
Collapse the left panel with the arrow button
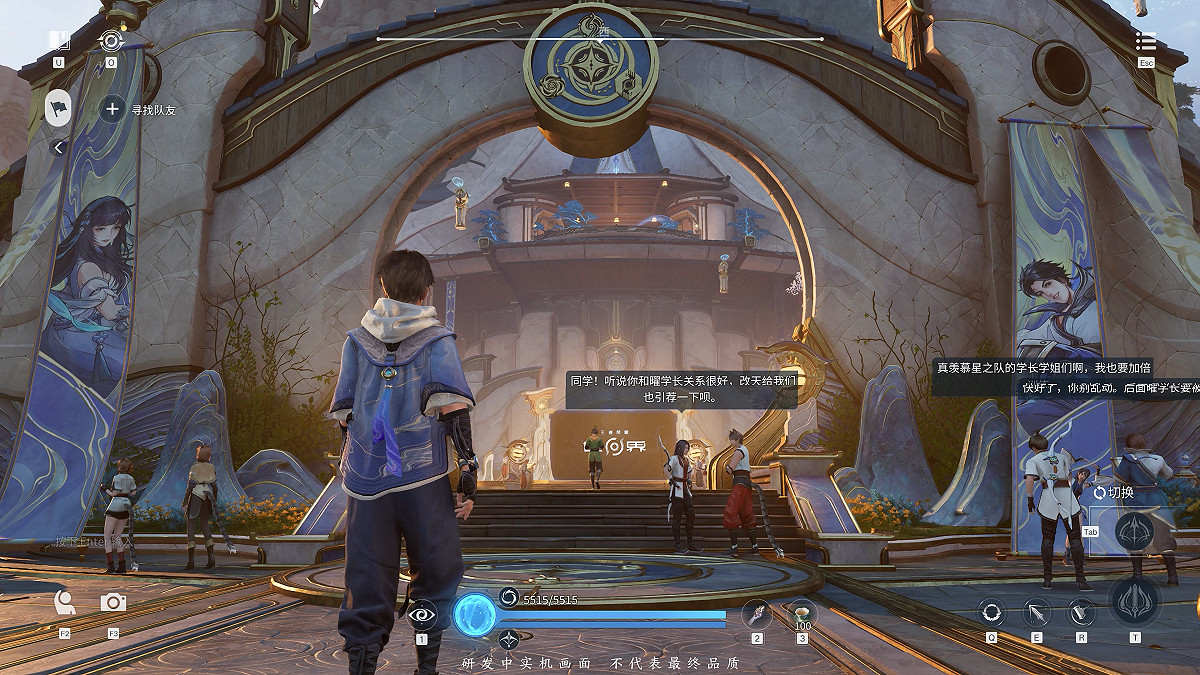pyautogui.click(x=58, y=148)
